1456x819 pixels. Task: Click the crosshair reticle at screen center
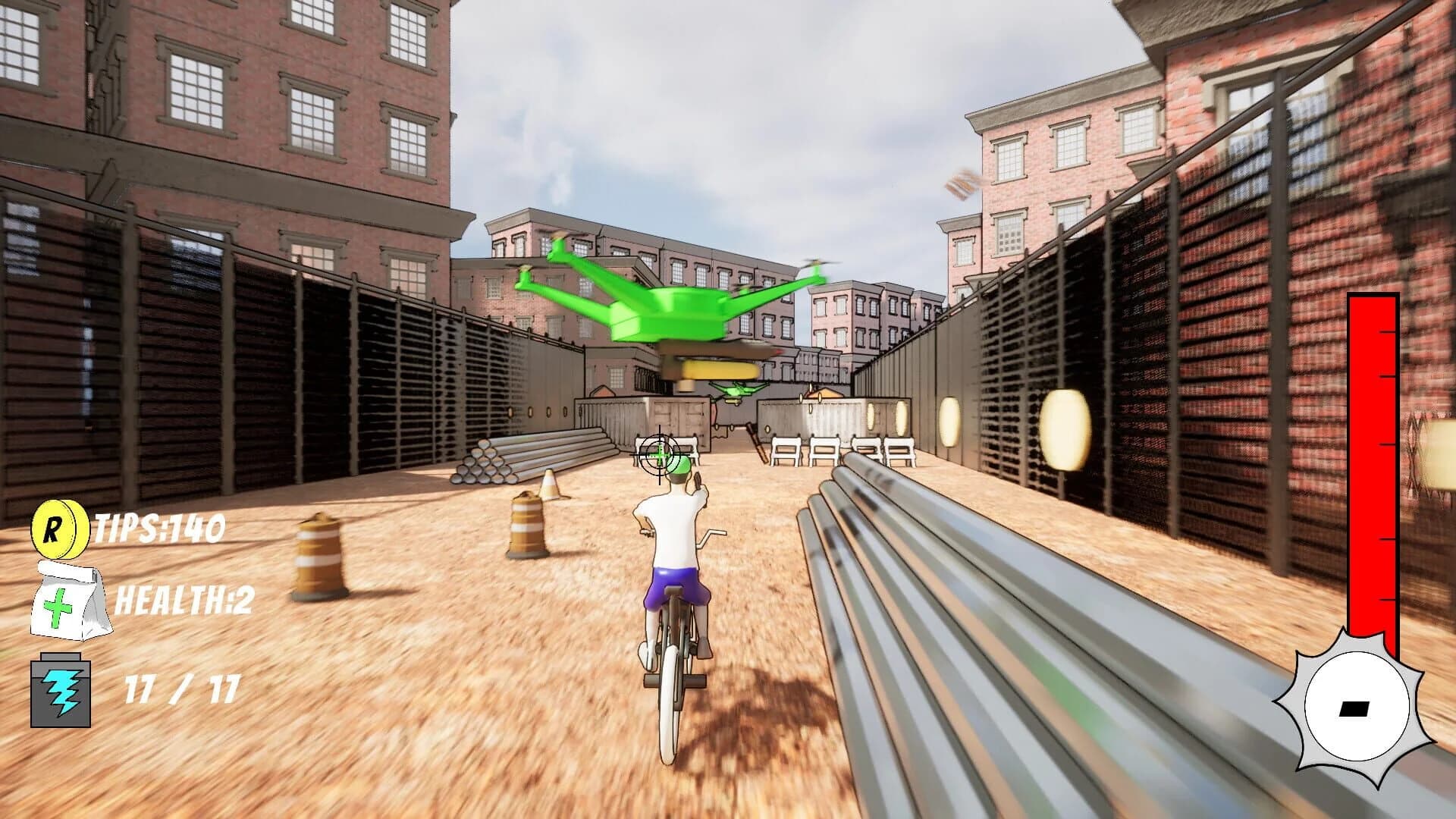(x=659, y=453)
